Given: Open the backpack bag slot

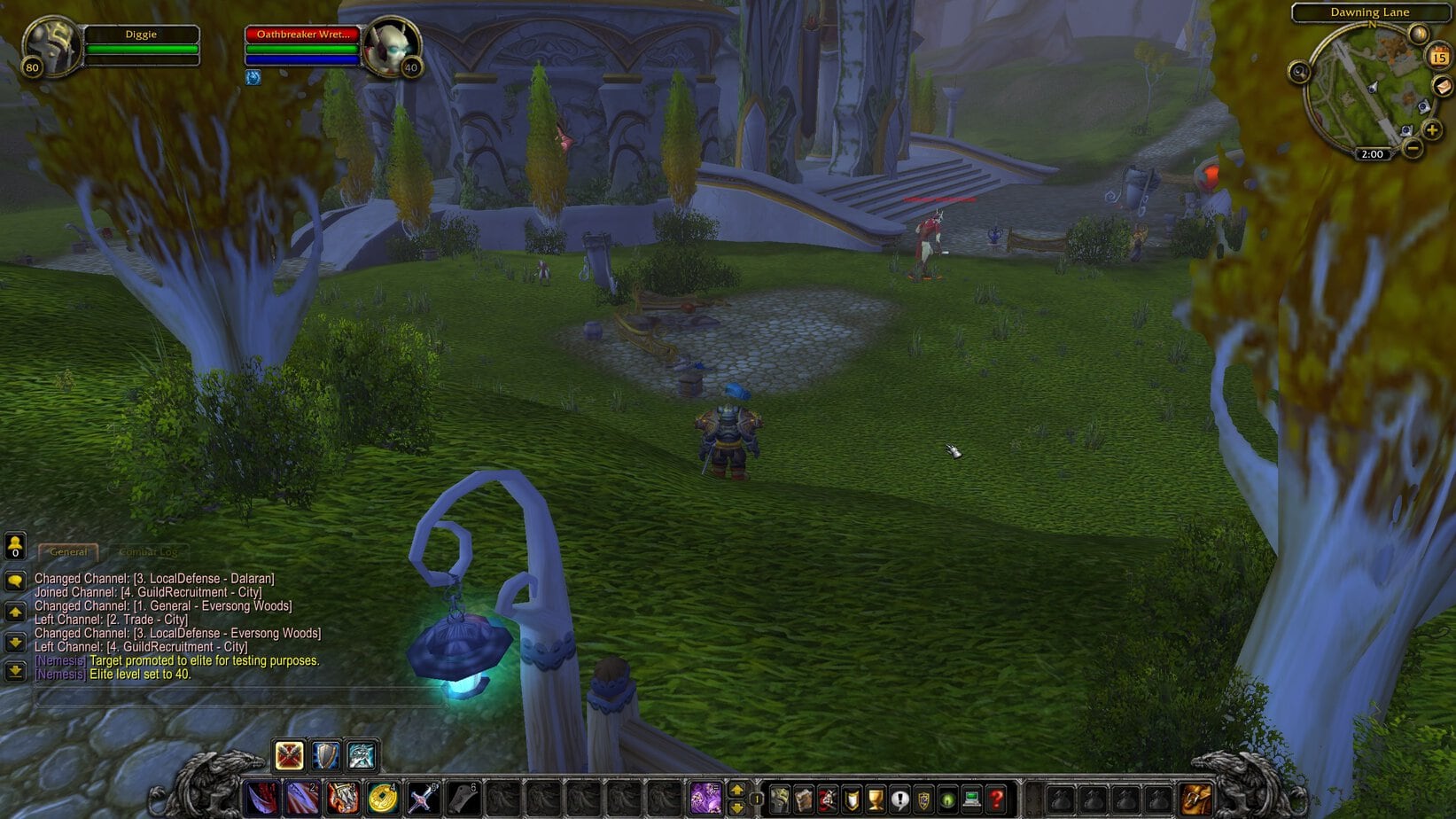Looking at the screenshot, I should [x=1195, y=799].
